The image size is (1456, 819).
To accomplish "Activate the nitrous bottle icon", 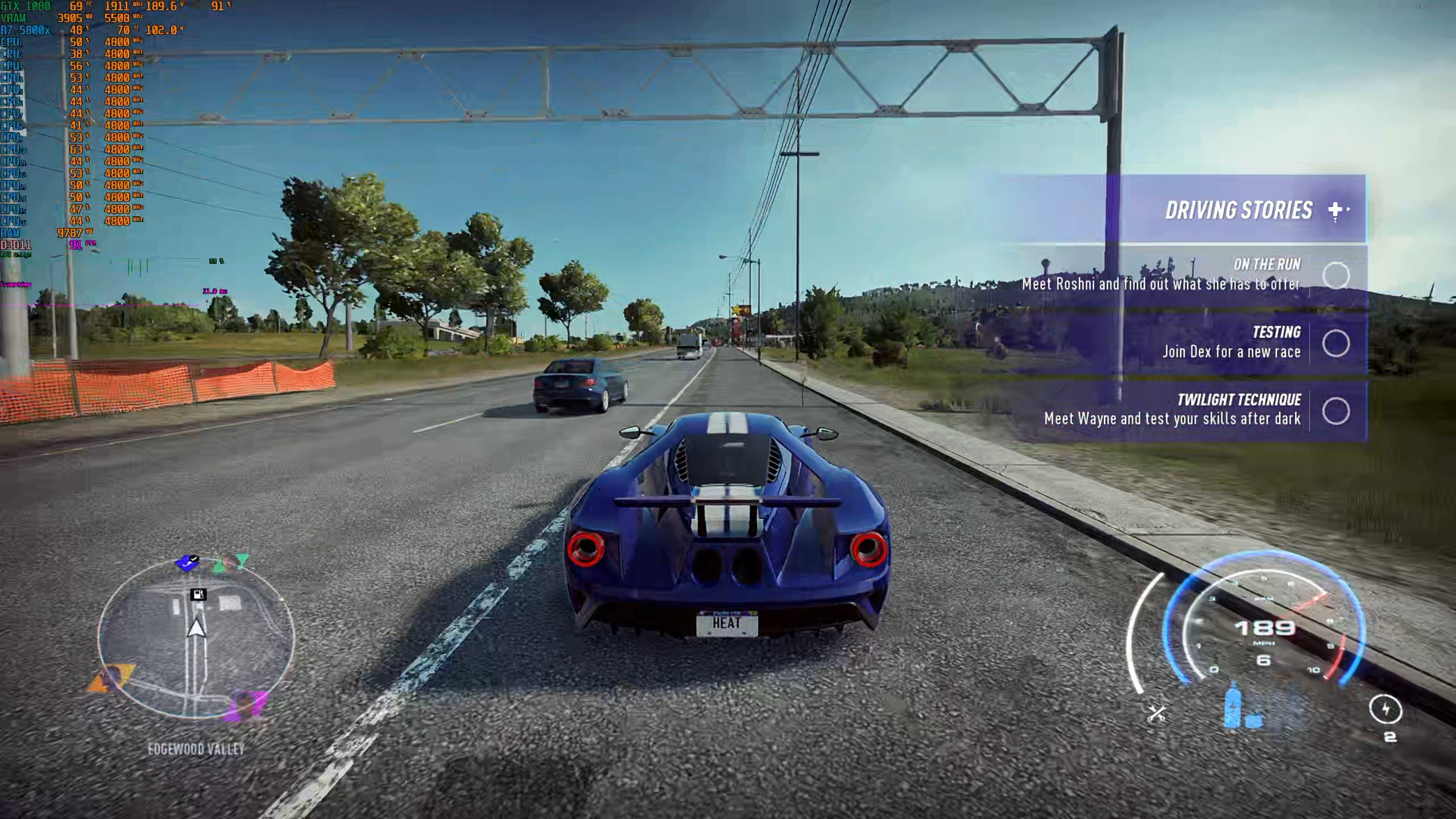I will (1232, 708).
